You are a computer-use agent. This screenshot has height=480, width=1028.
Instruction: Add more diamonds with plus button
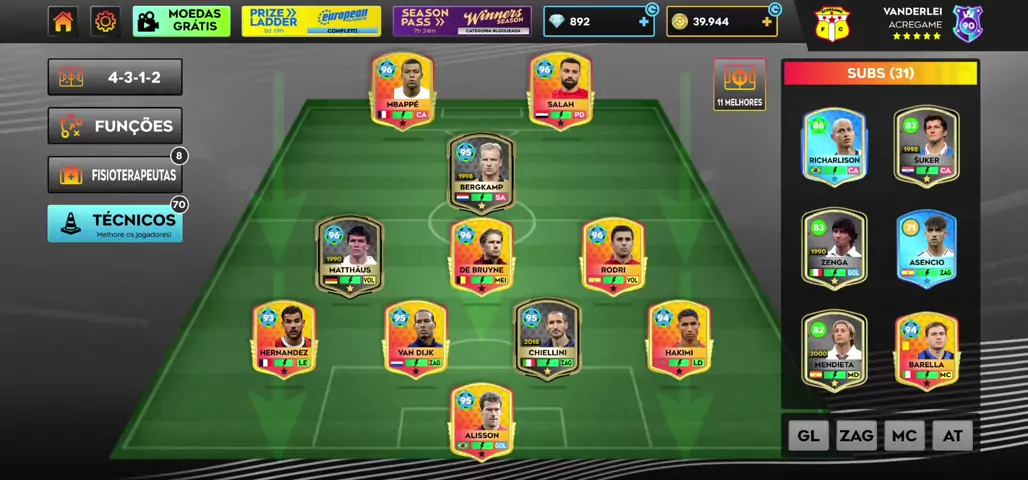coord(644,22)
